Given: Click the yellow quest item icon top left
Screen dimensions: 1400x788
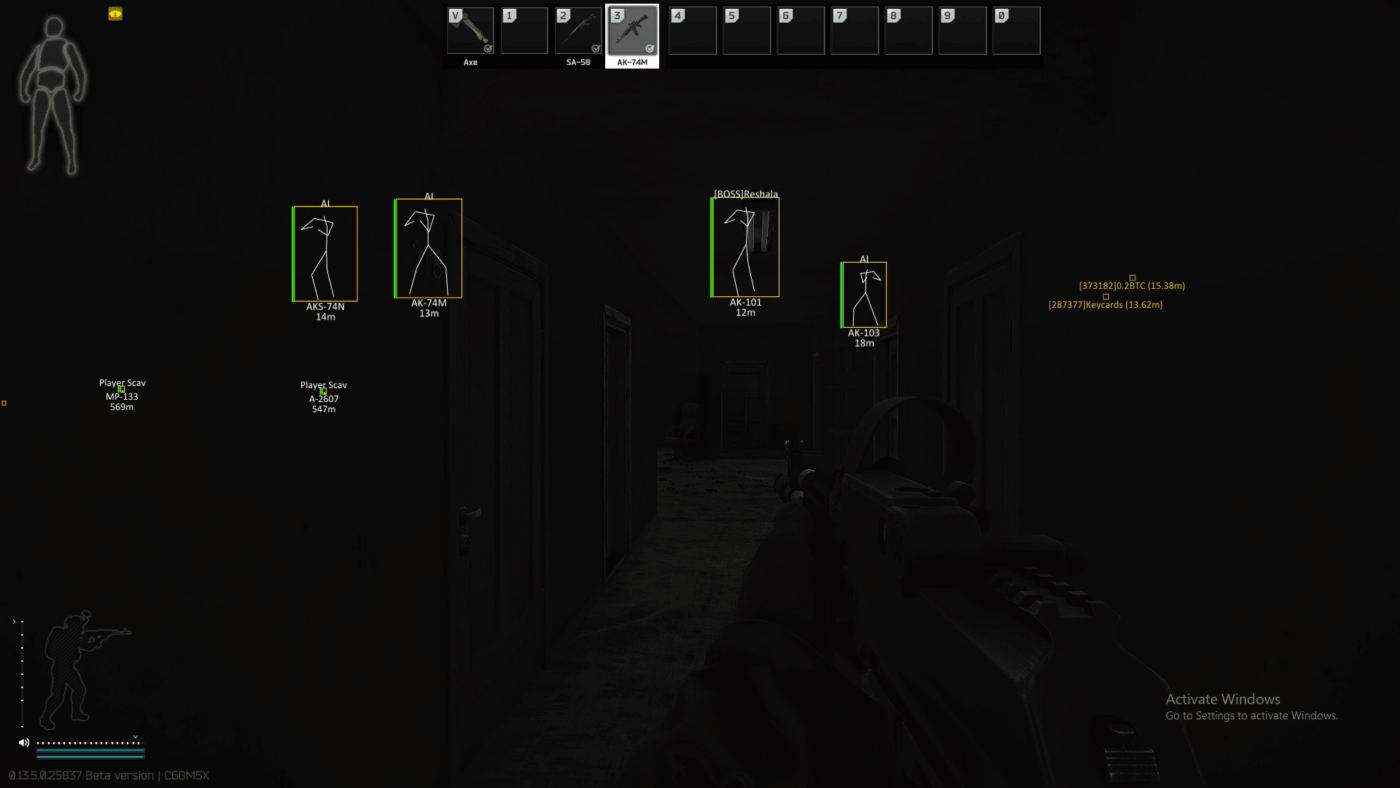Looking at the screenshot, I should coord(115,13).
